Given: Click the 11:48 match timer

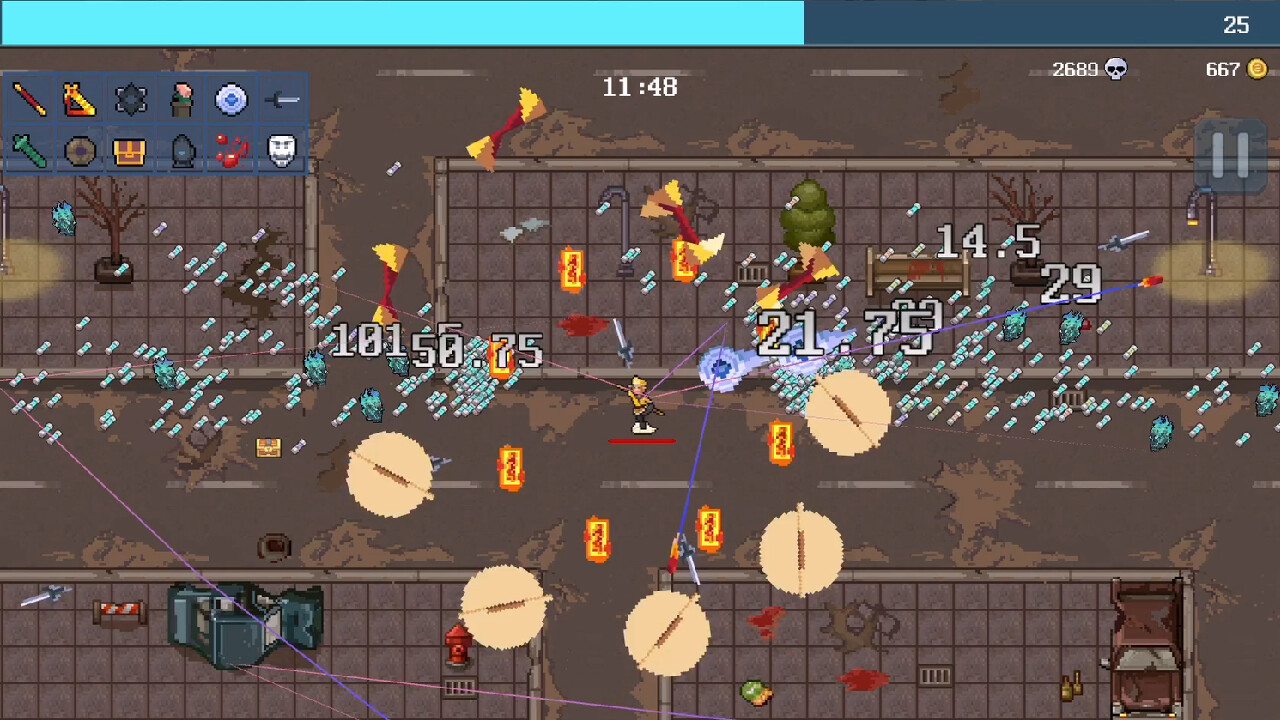Looking at the screenshot, I should (641, 88).
